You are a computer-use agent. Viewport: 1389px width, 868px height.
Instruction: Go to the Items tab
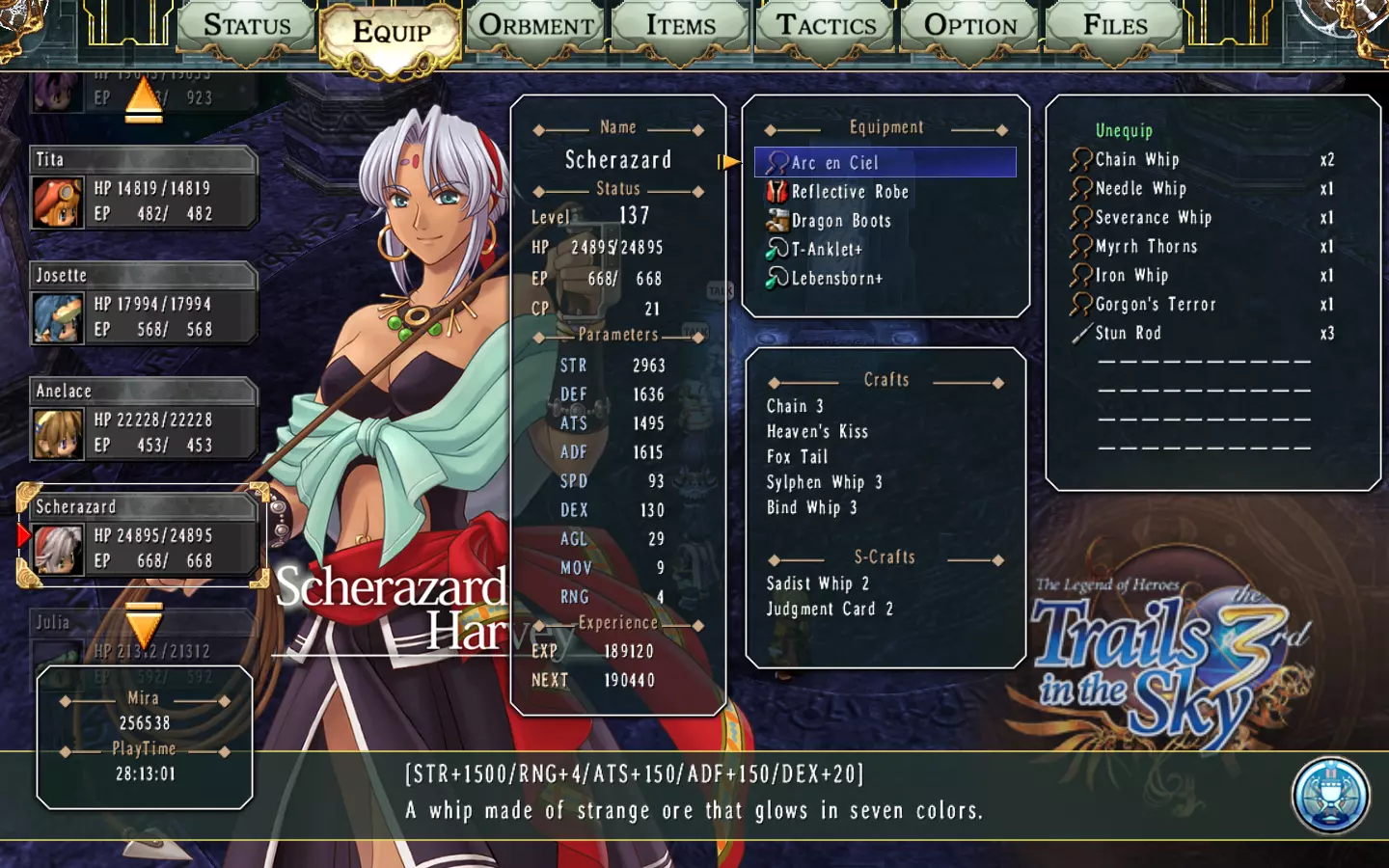pos(681,27)
